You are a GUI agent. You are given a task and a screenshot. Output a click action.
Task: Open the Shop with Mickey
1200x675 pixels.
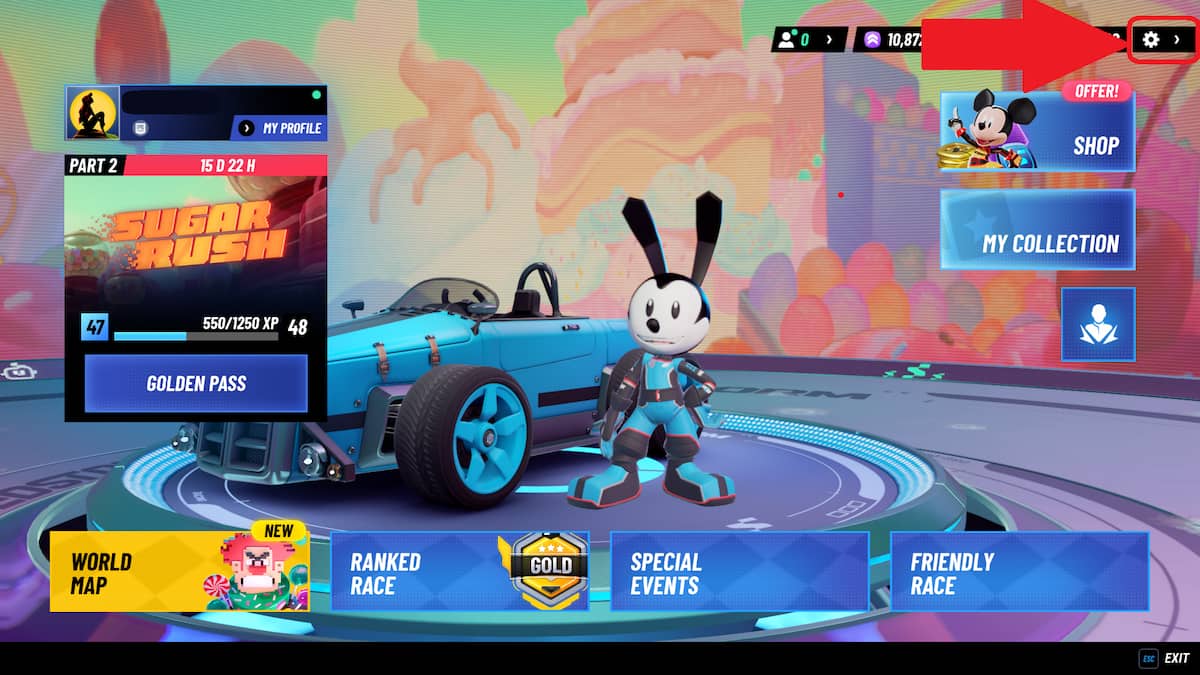[x=1038, y=130]
